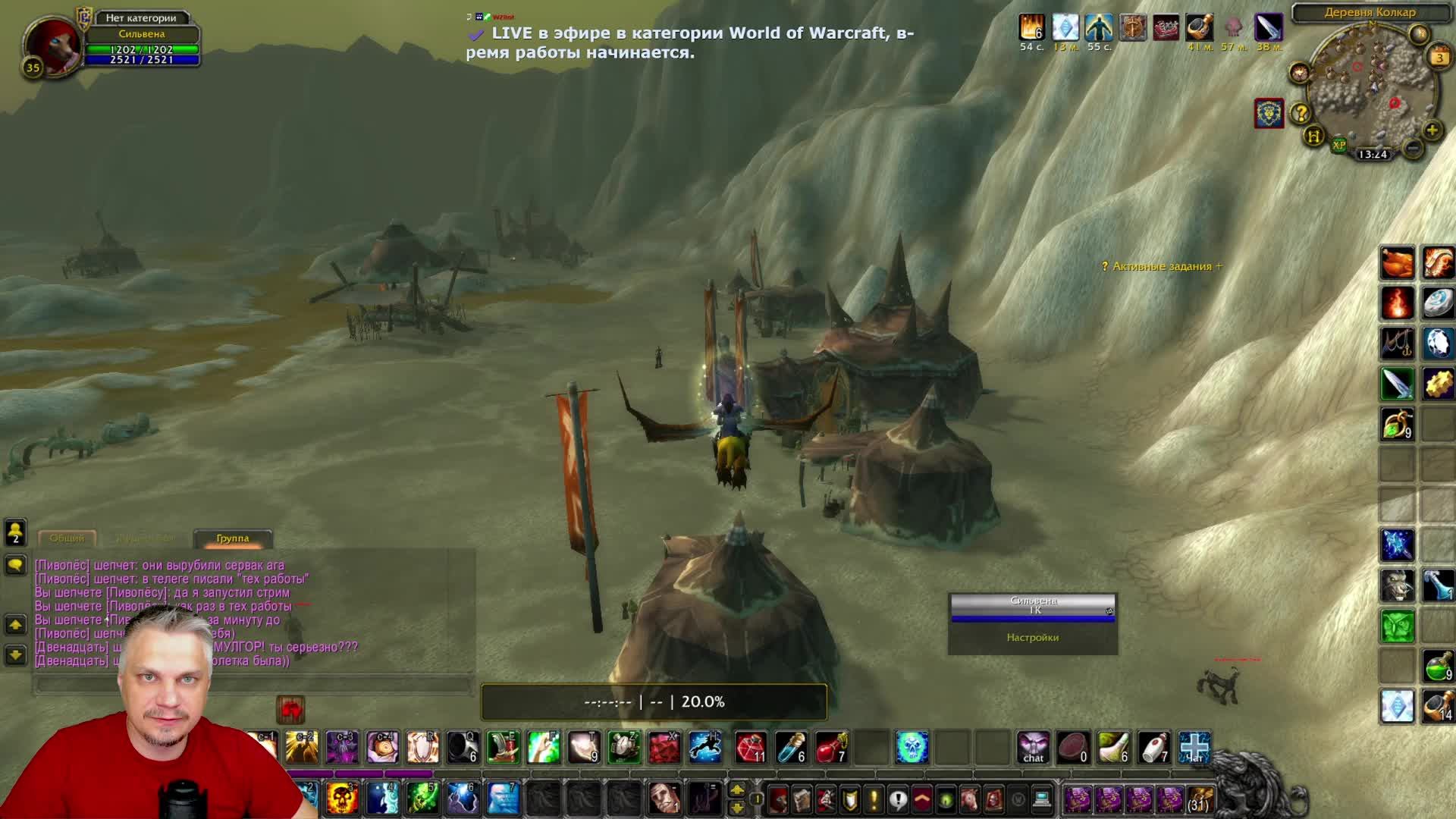The image size is (1456, 819).
Task: Click the chat macro button
Action: (x=1033, y=748)
